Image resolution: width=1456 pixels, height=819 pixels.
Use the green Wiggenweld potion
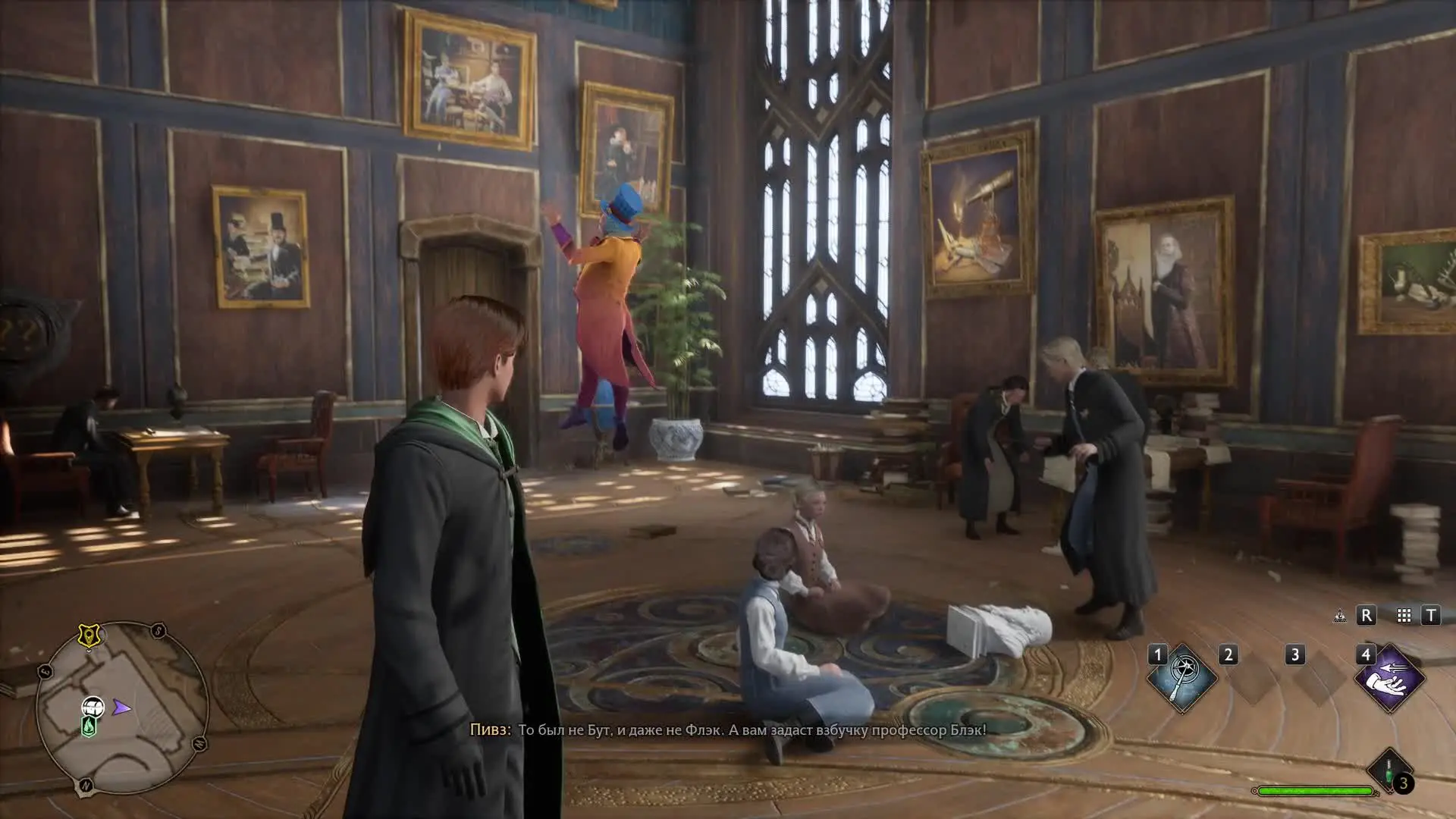point(1389,772)
